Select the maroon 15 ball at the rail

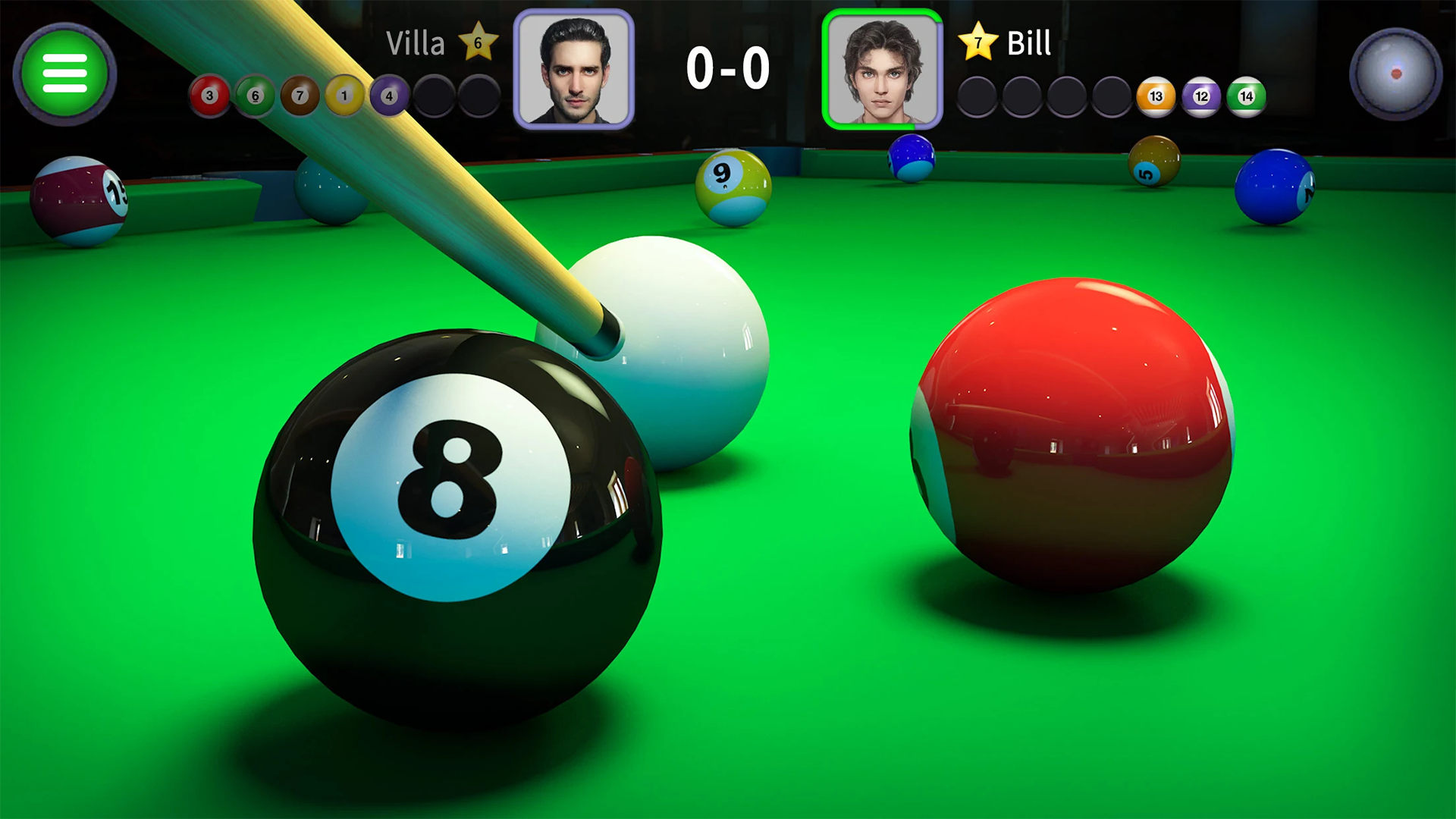(80, 201)
